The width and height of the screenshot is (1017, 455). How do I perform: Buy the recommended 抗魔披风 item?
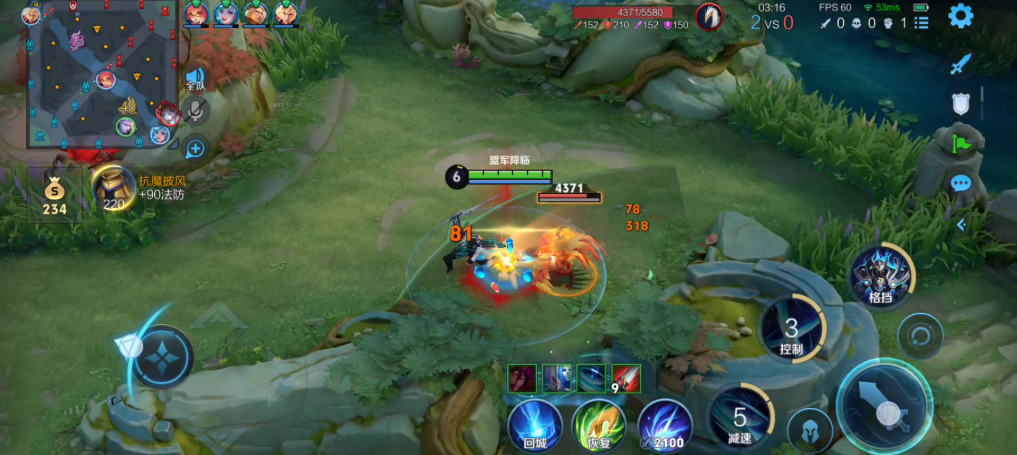click(115, 187)
